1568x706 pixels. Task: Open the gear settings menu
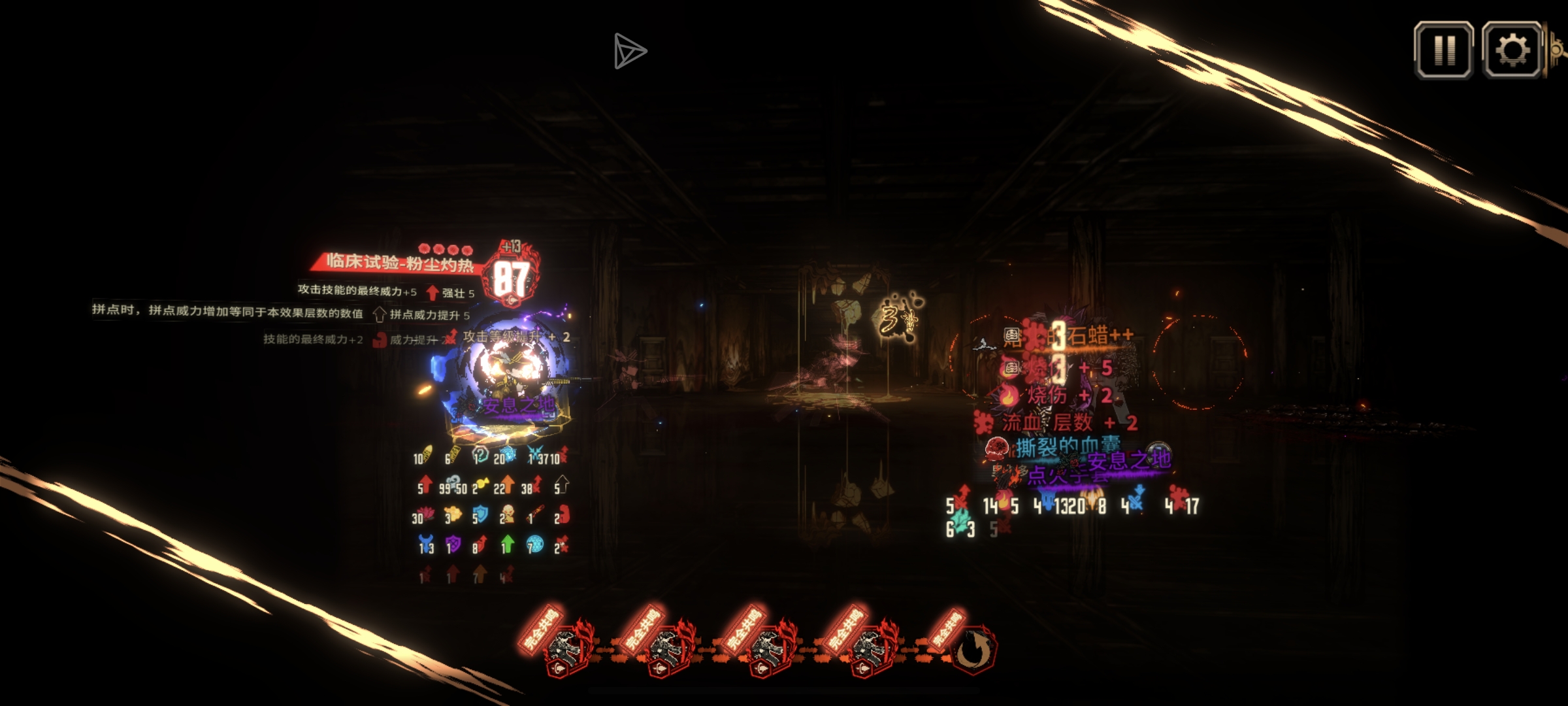[x=1512, y=50]
